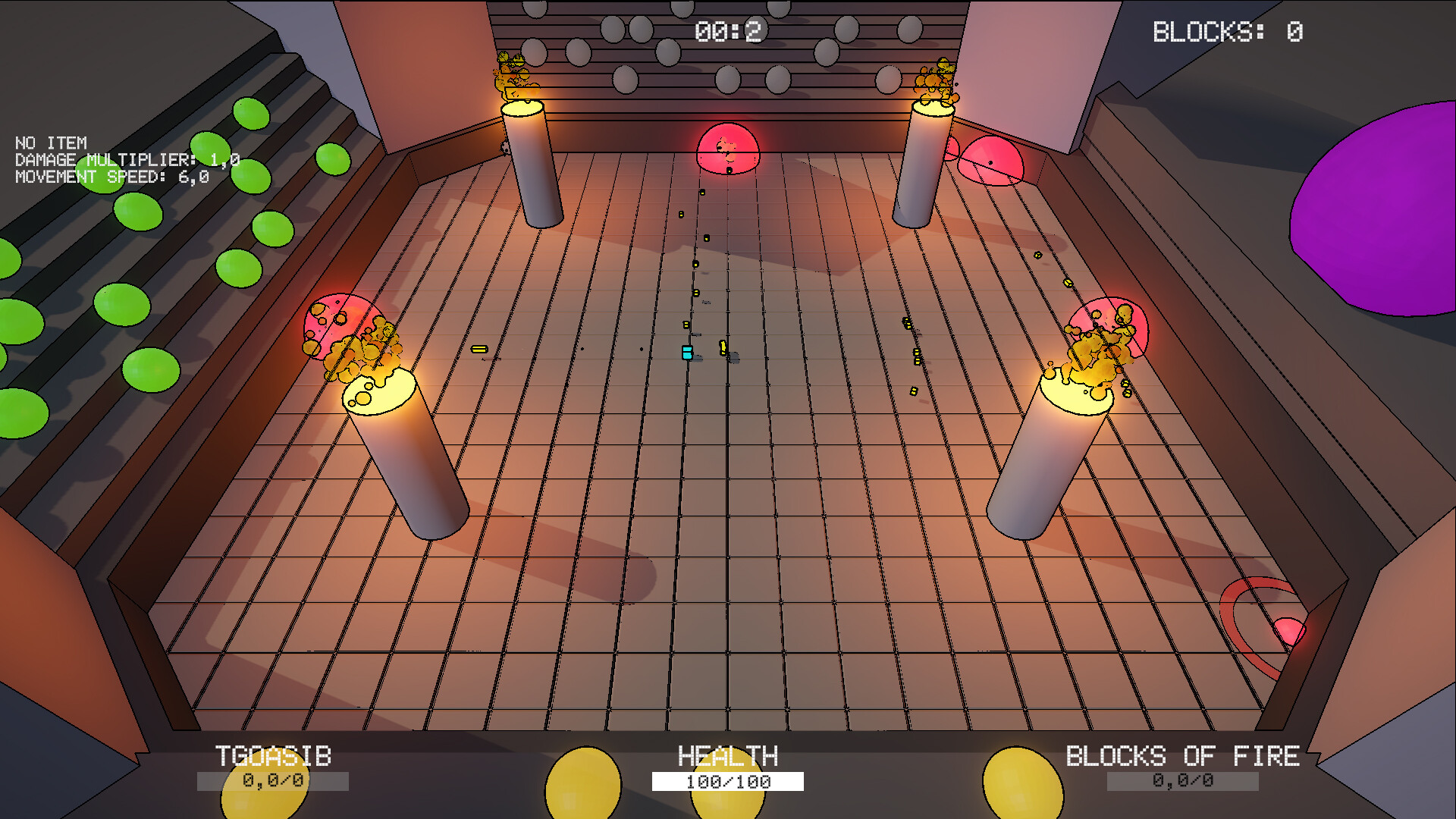This screenshot has height=819, width=1456.
Task: Click the MOVEMENT SPEED stat line
Action: click(x=110, y=177)
